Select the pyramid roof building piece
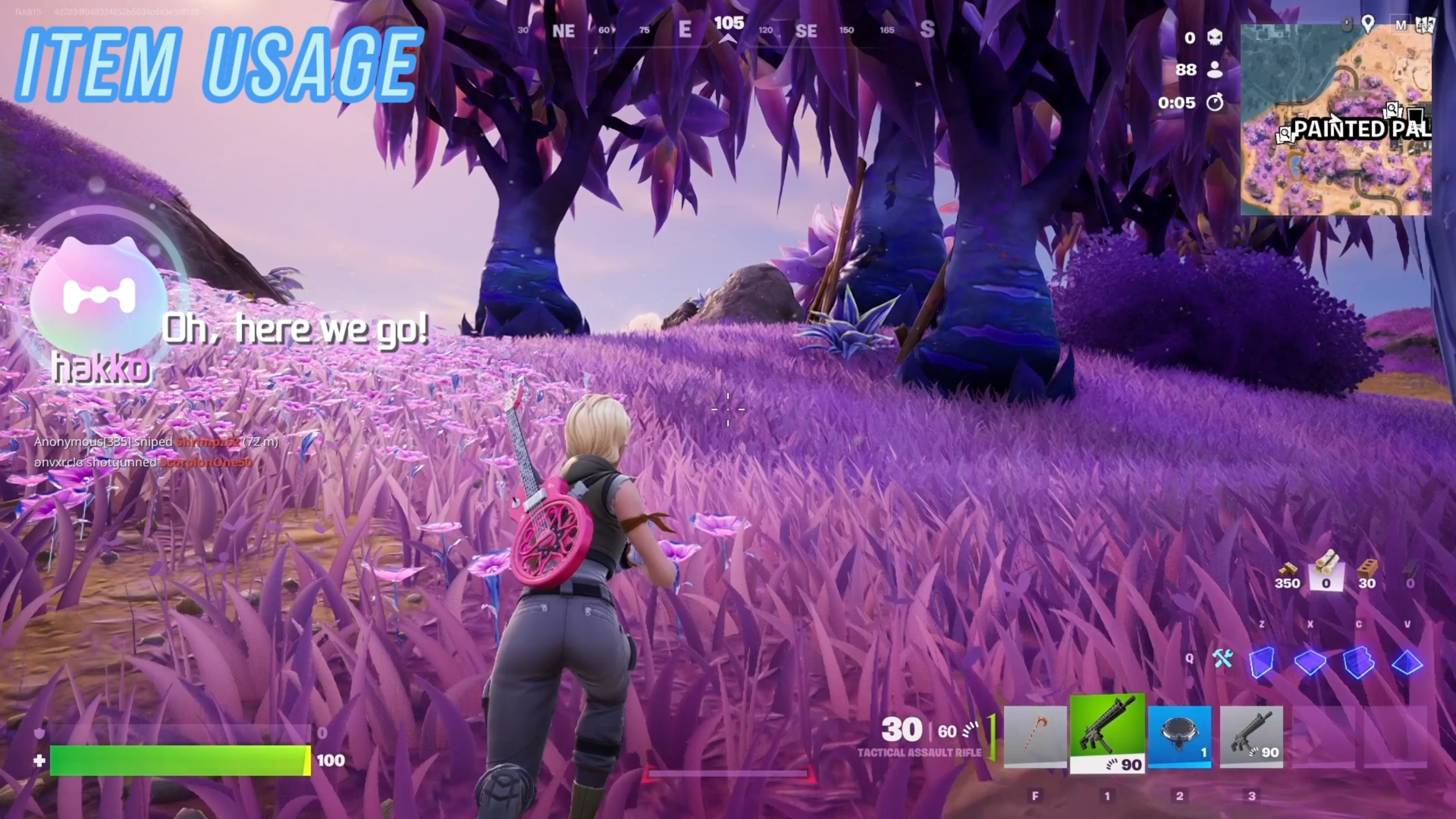Viewport: 1456px width, 819px height. click(1407, 661)
